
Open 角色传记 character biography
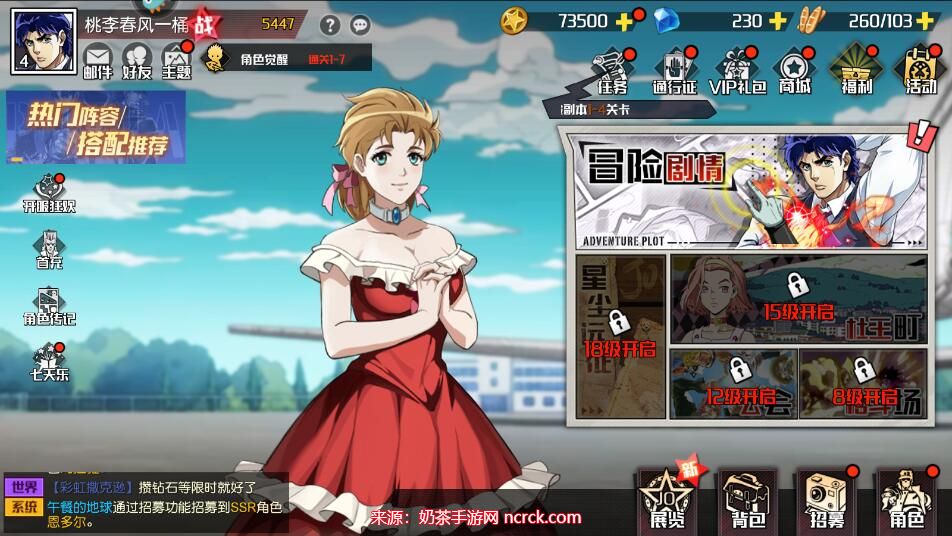(49, 306)
